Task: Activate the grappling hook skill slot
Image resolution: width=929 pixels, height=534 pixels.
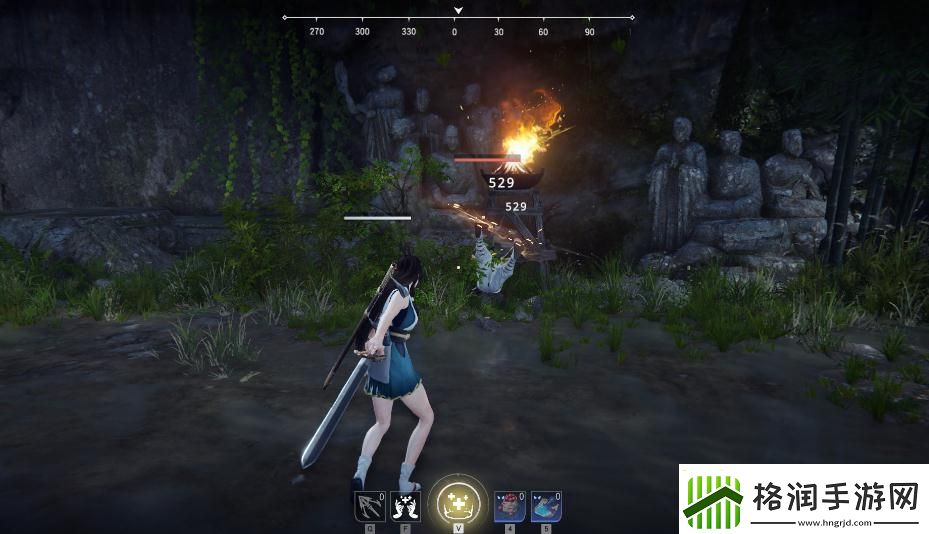Action: pyautogui.click(x=369, y=507)
